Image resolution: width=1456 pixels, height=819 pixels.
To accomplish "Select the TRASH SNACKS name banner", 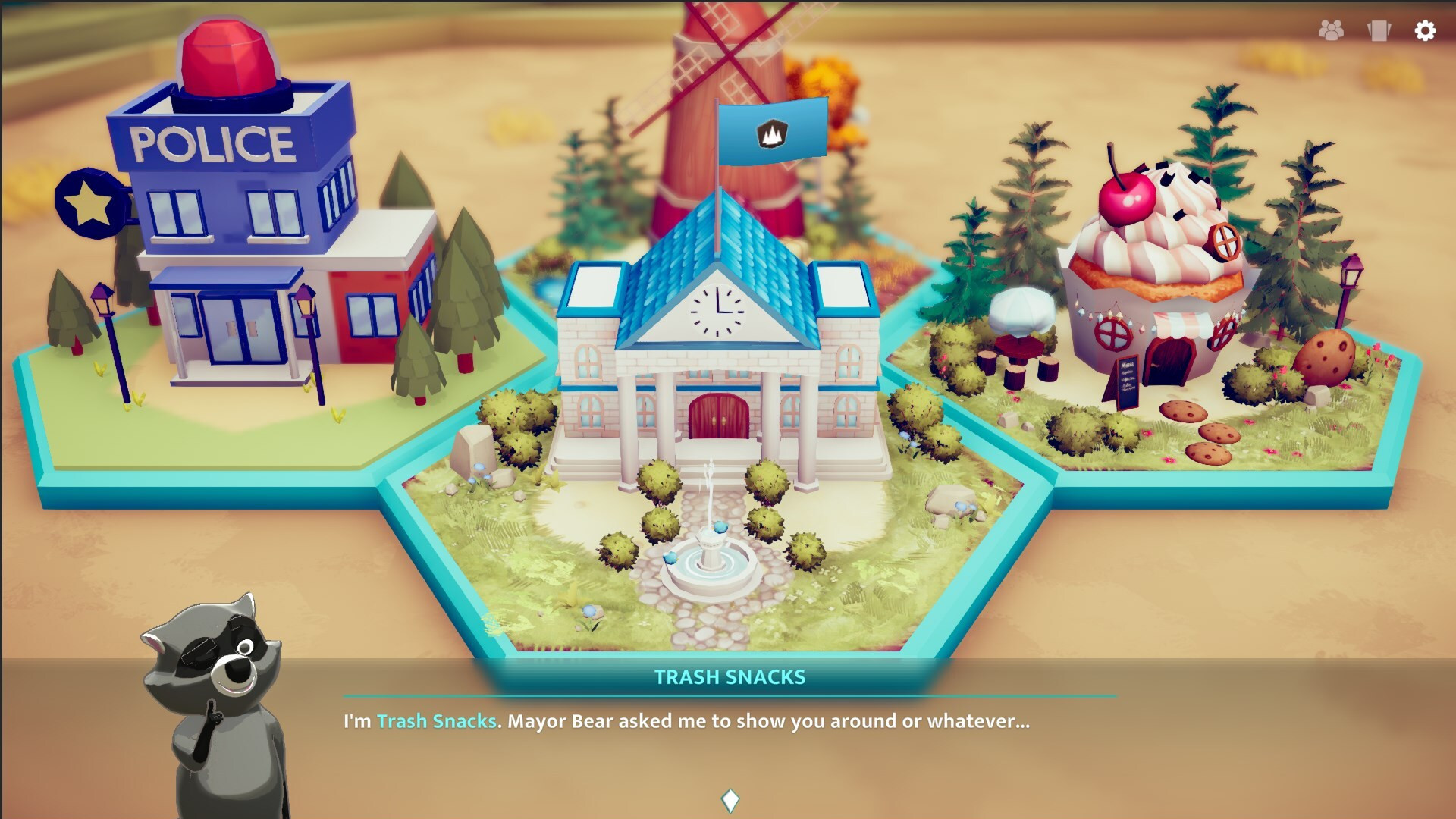I will (x=730, y=679).
